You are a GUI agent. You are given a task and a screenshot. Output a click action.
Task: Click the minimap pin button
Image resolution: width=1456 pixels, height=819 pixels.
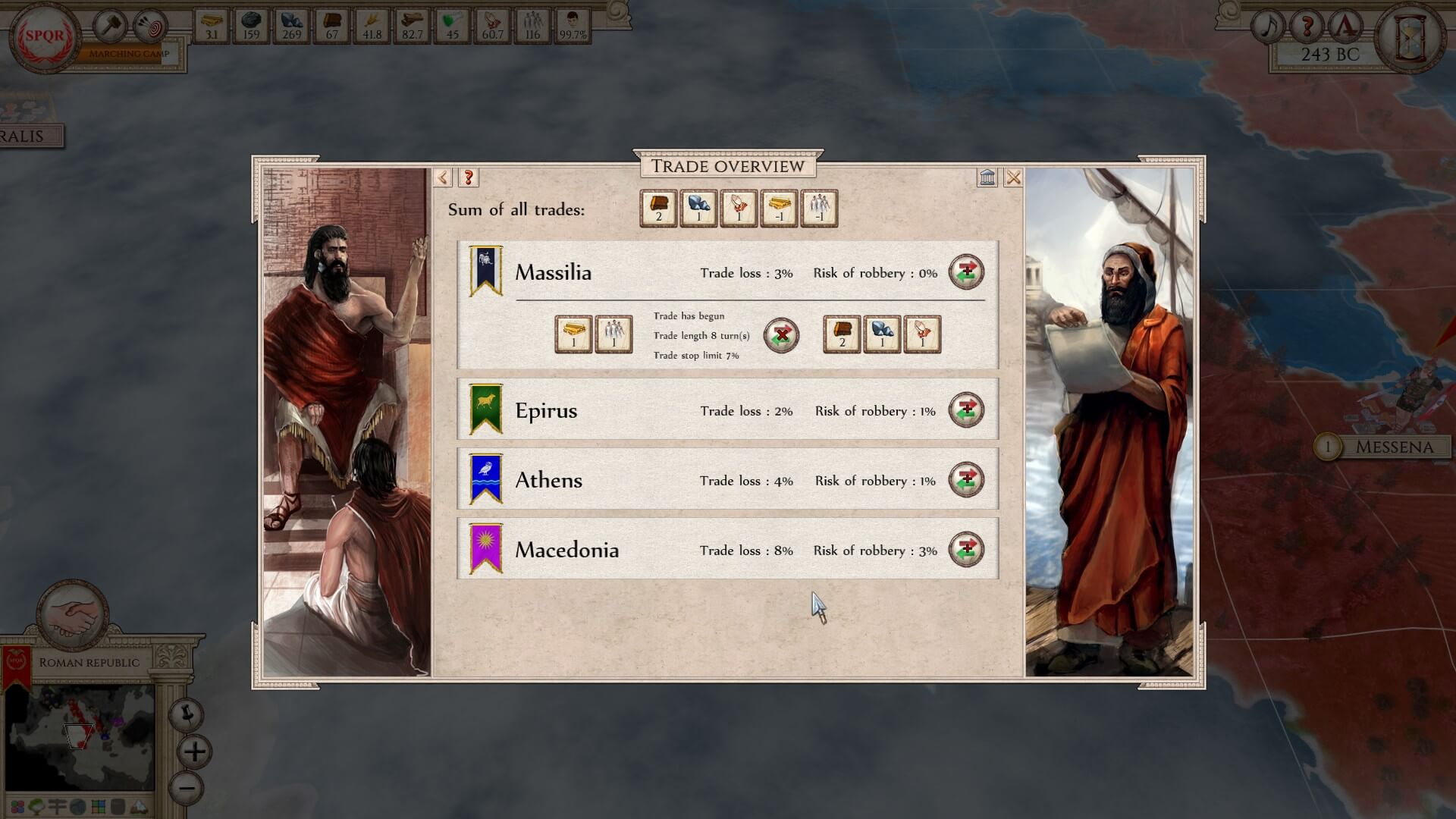(186, 714)
